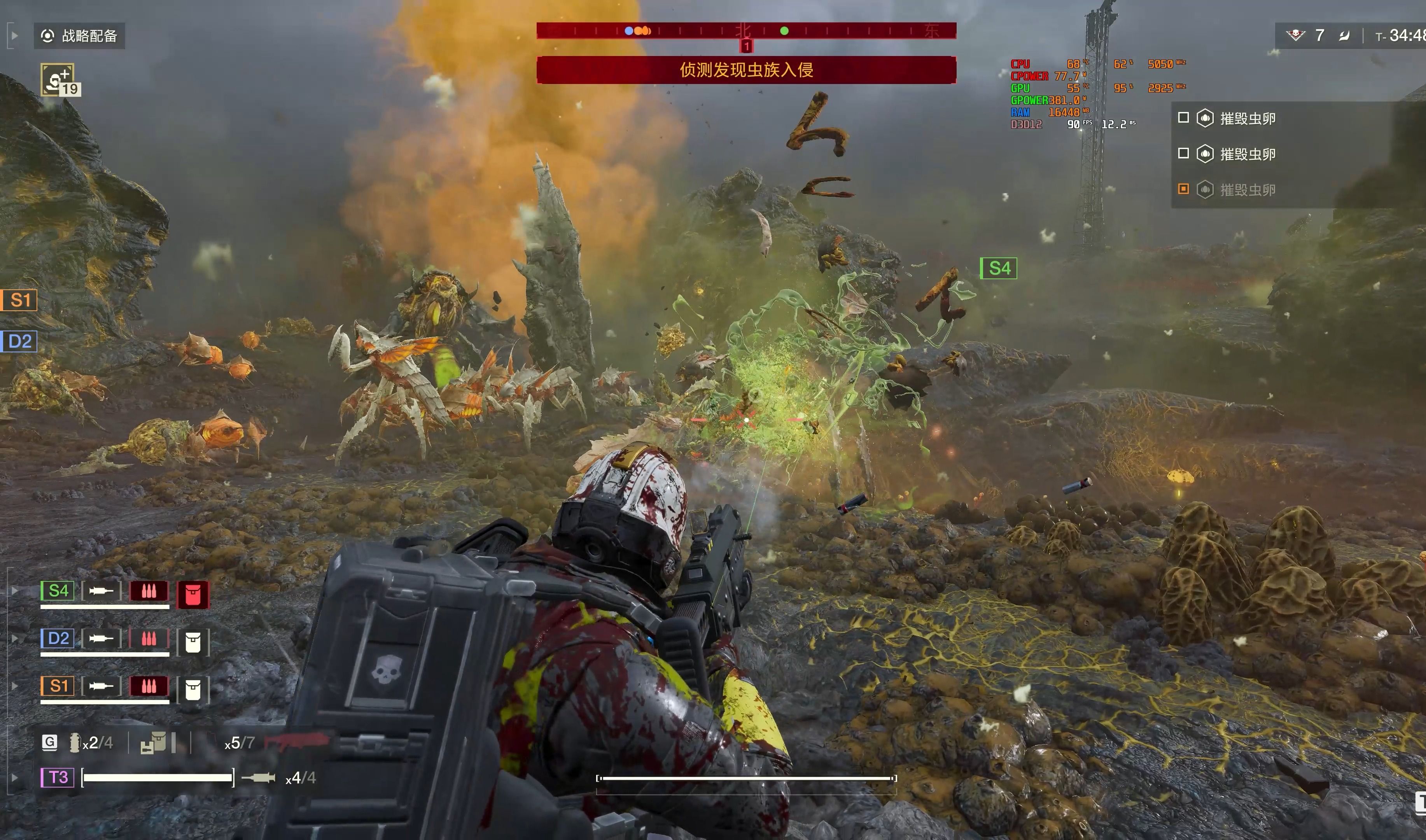Open the 战略配备 stratagem panel
The image size is (1426, 840).
pyautogui.click(x=79, y=36)
